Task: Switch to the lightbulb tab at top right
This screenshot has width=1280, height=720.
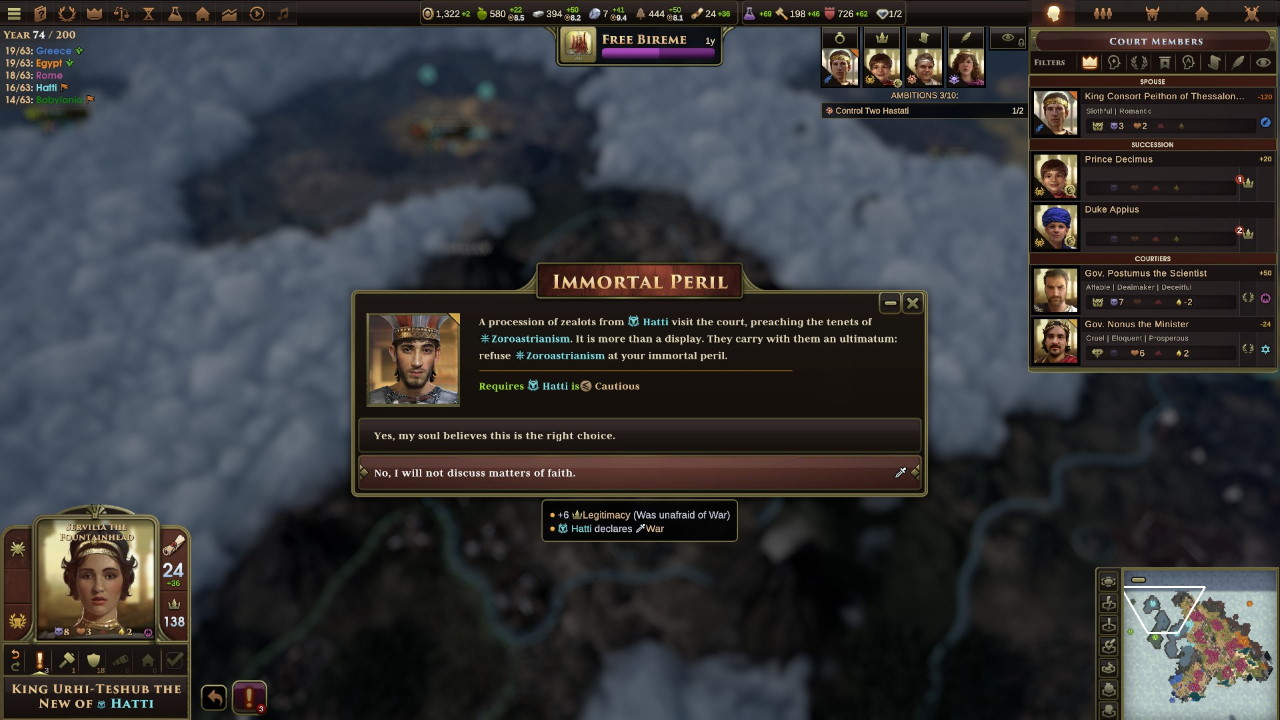Action: [1053, 14]
